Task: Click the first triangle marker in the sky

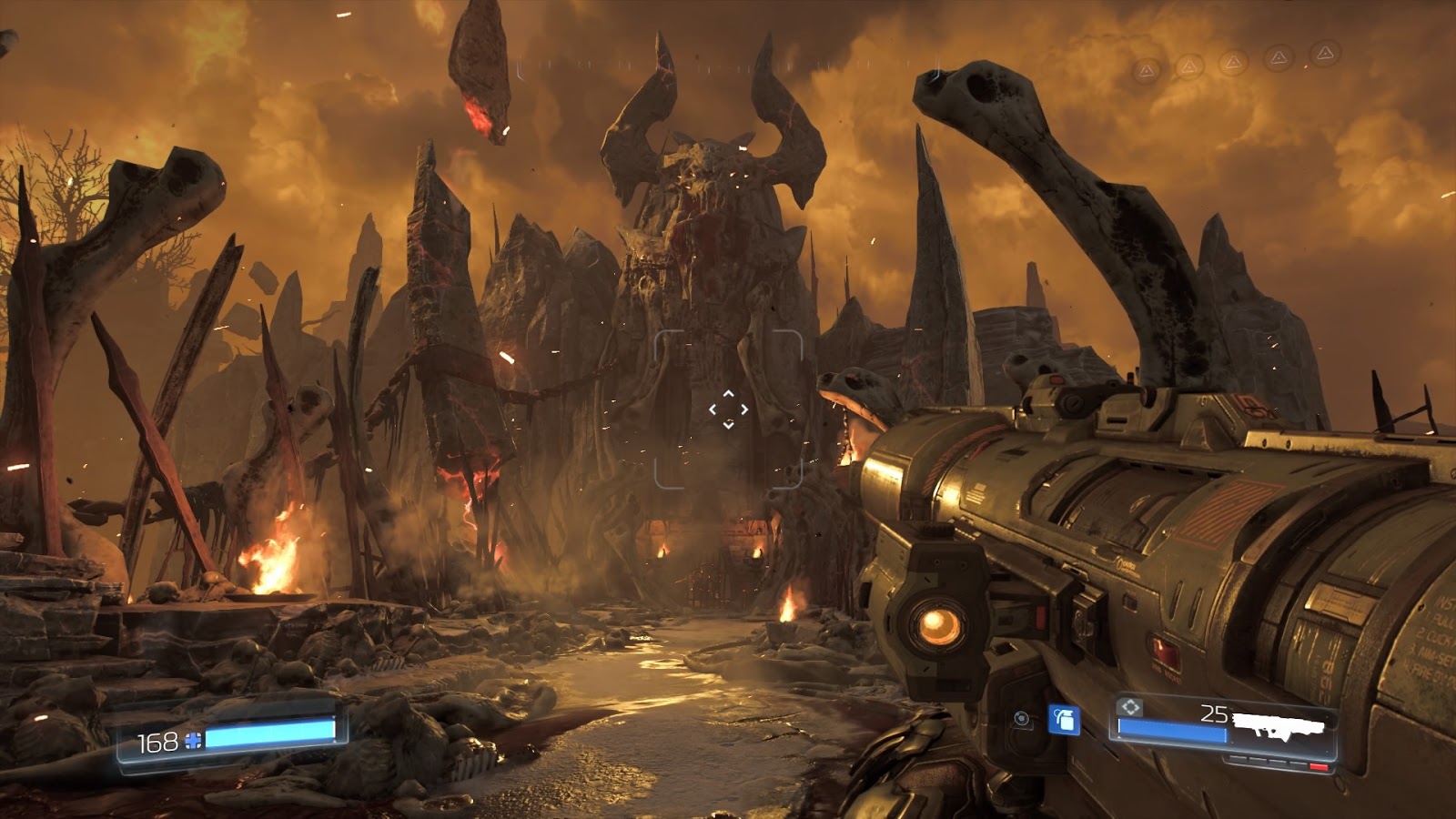Action: click(1147, 70)
